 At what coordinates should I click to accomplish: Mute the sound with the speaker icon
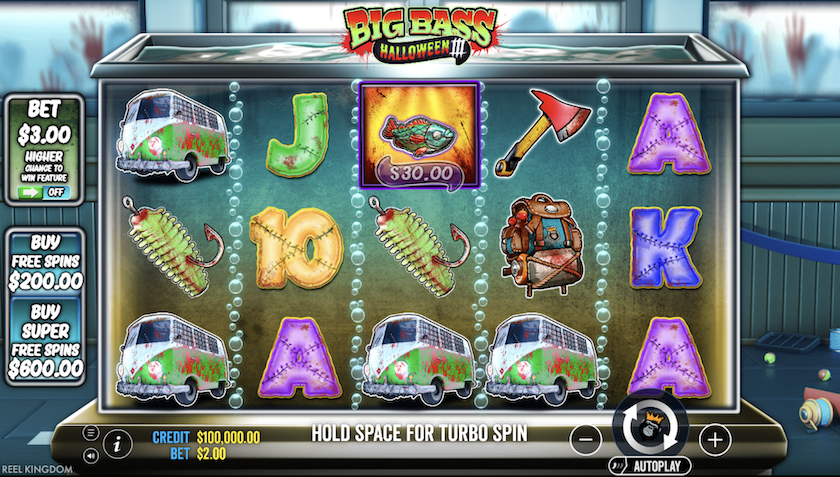pyautogui.click(x=90, y=455)
